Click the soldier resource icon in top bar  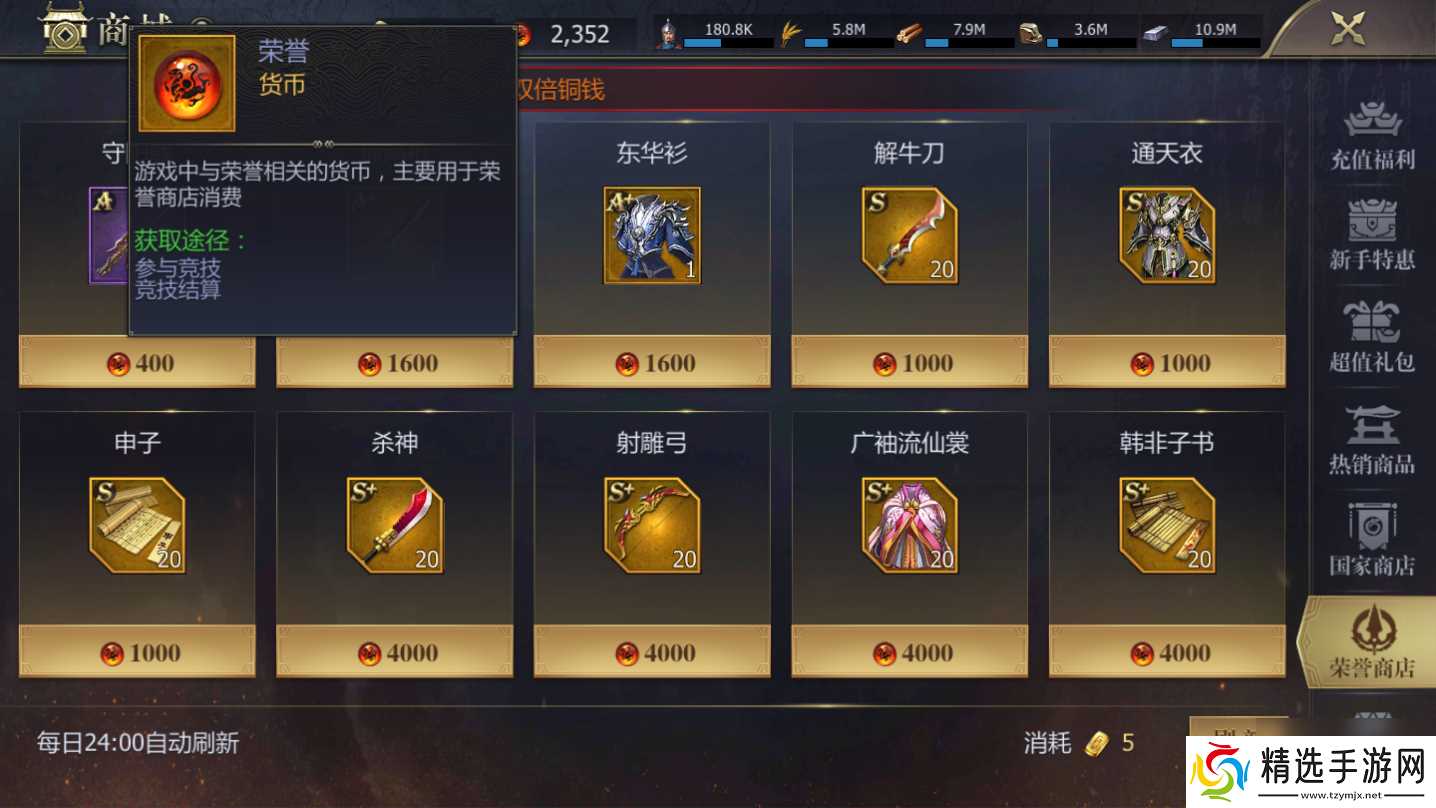[x=667, y=30]
